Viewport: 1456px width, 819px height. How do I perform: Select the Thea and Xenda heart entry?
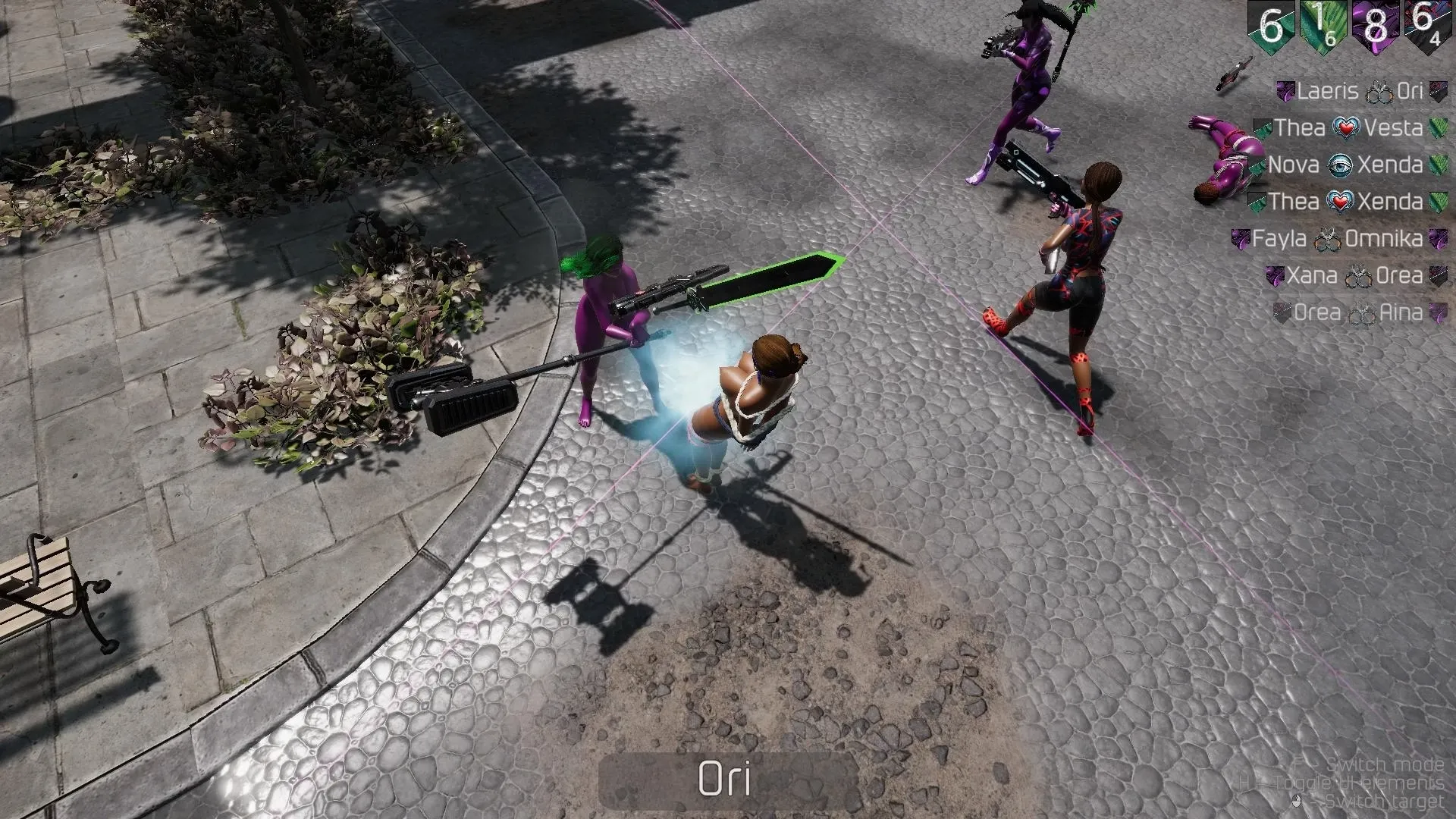click(1345, 202)
